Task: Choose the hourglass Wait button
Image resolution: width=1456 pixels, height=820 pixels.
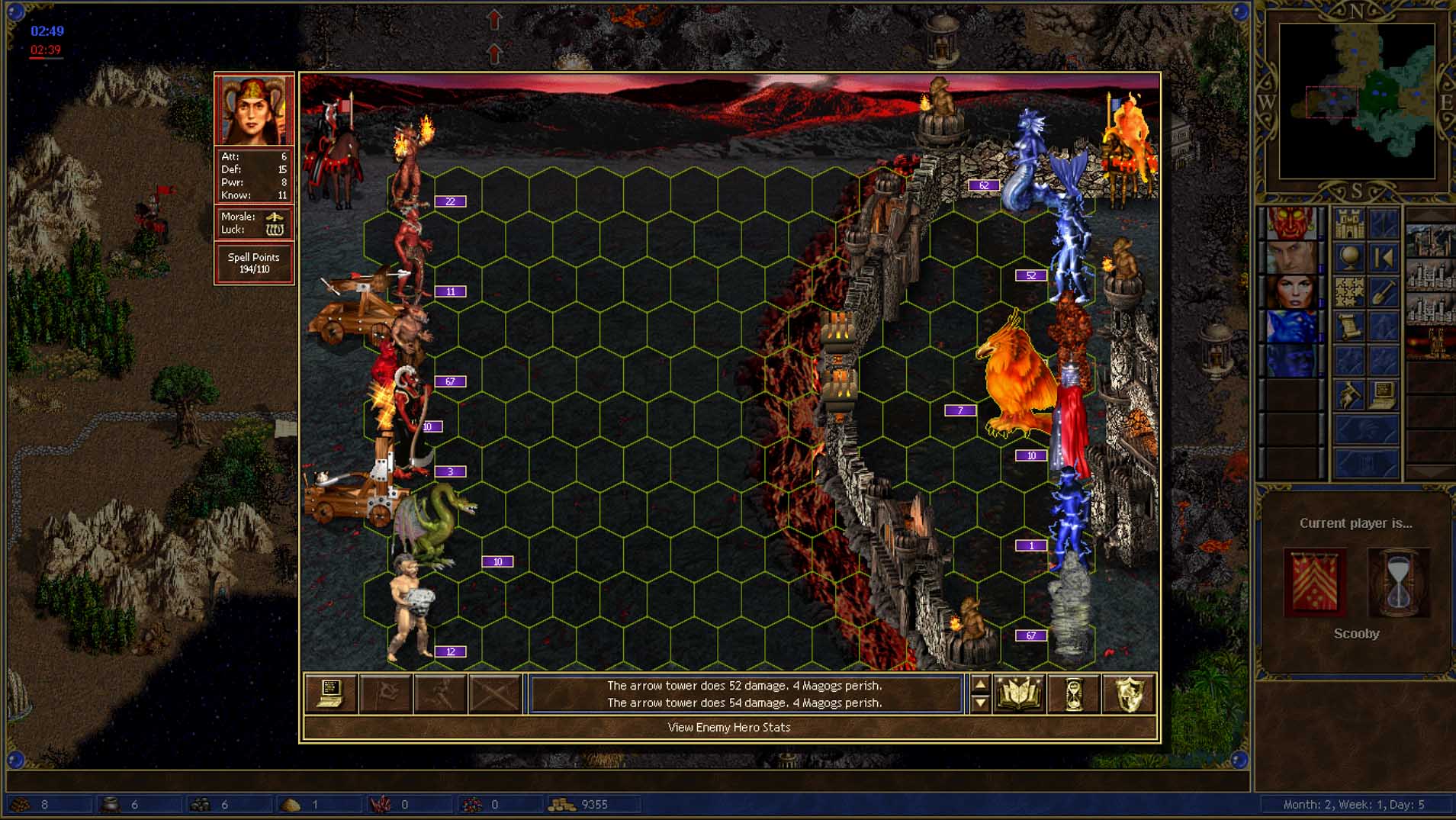Action: tap(1073, 693)
